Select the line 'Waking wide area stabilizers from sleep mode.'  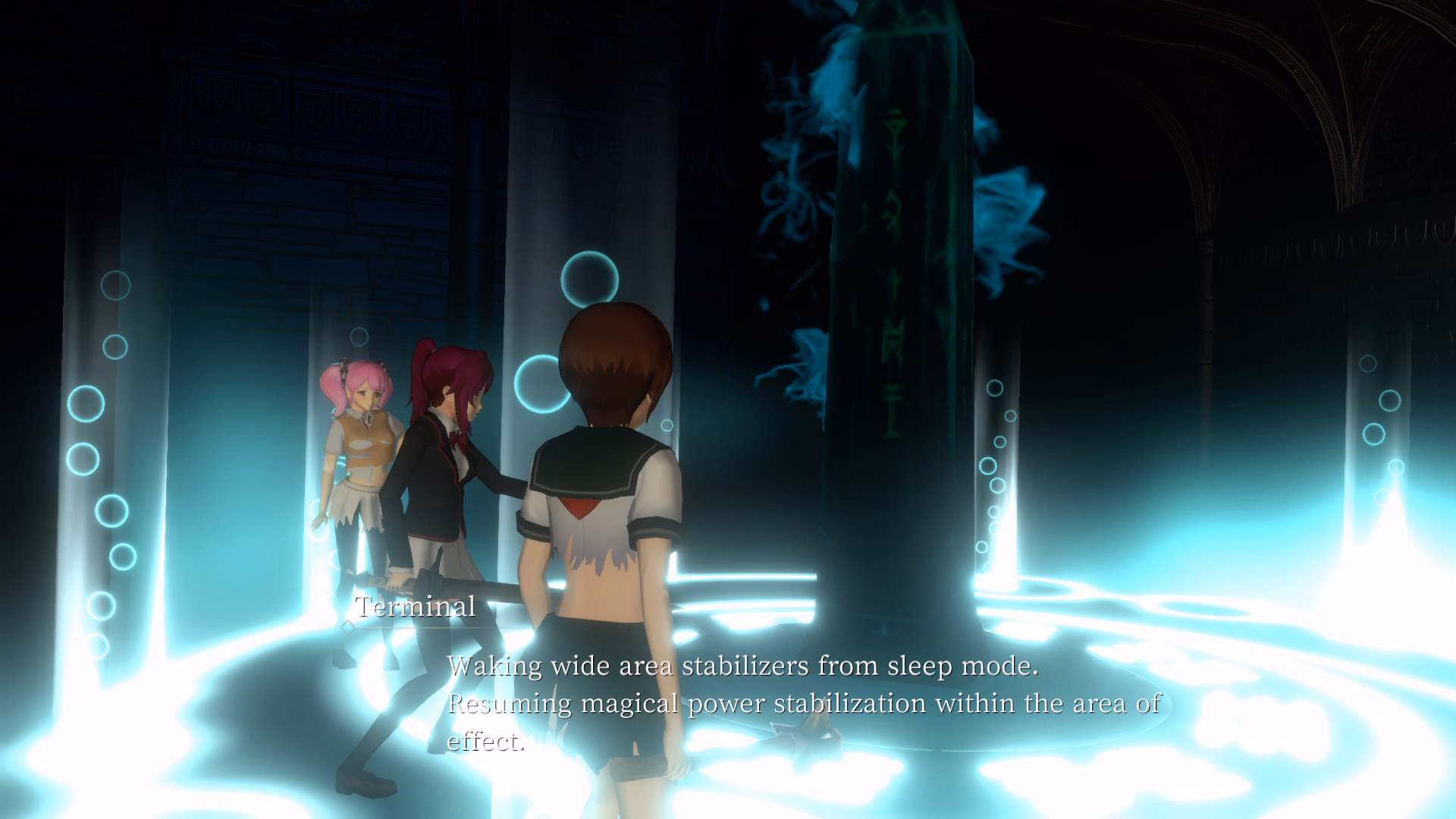[x=743, y=667]
